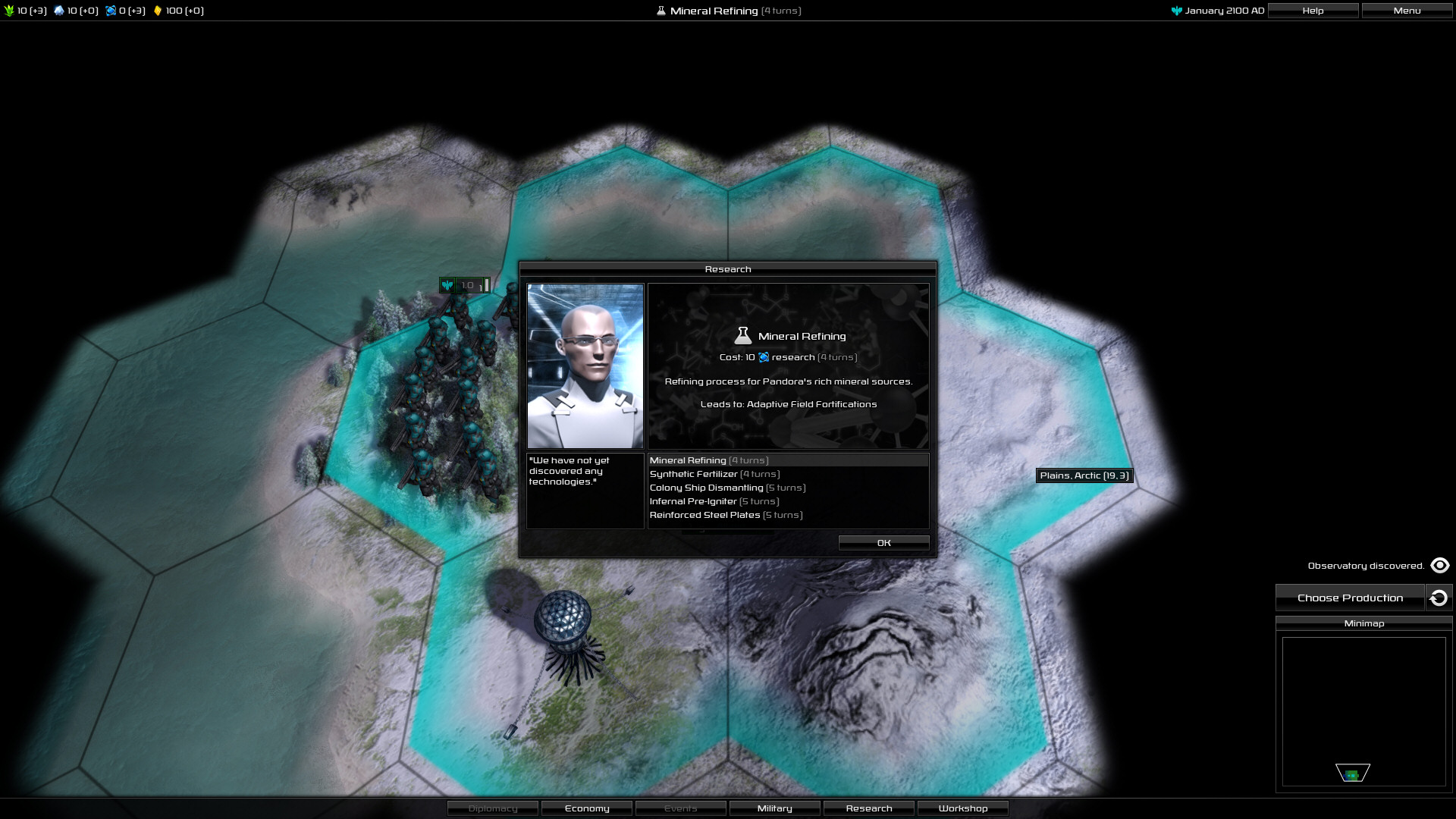Open the Workshop panel
This screenshot has height=819, width=1456.
pyautogui.click(x=963, y=808)
